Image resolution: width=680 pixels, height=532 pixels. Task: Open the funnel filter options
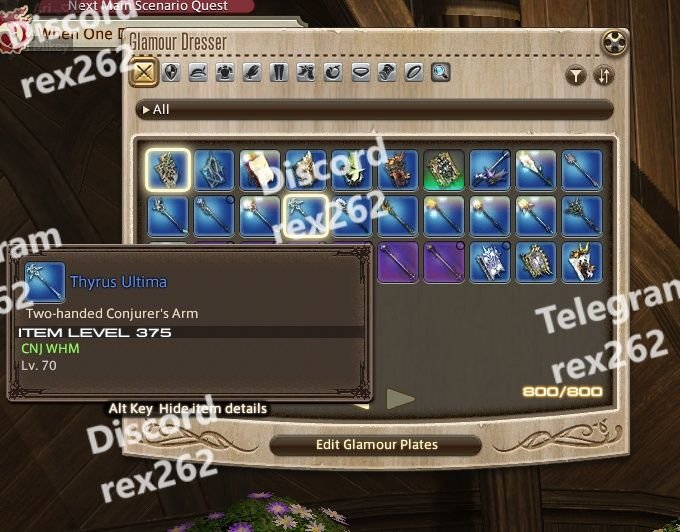[x=576, y=75]
